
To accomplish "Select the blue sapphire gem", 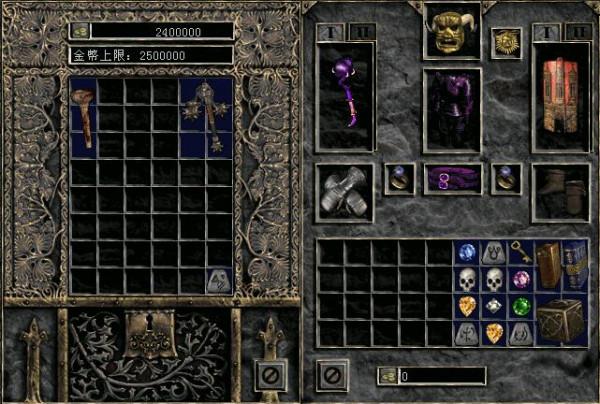I will (466, 252).
